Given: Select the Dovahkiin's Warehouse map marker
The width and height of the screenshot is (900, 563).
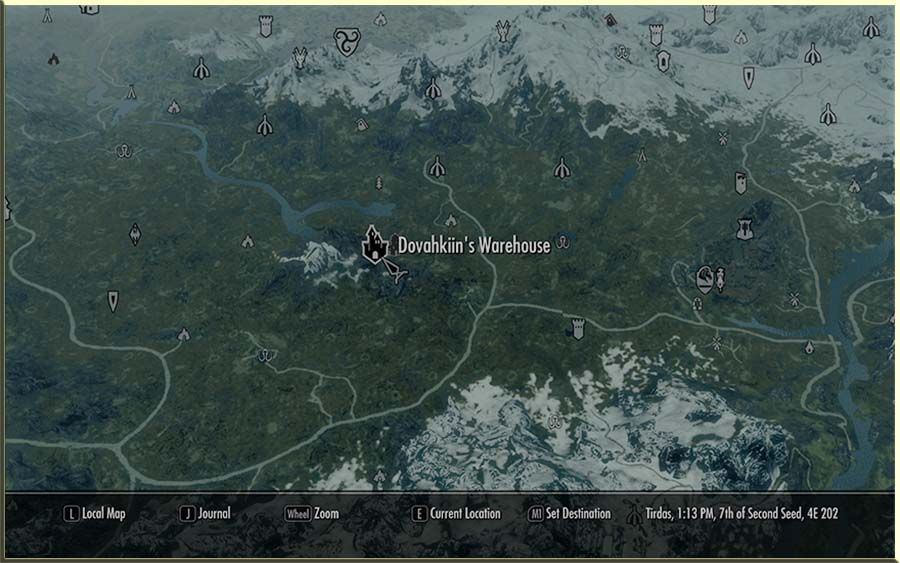Looking at the screenshot, I should point(374,243).
